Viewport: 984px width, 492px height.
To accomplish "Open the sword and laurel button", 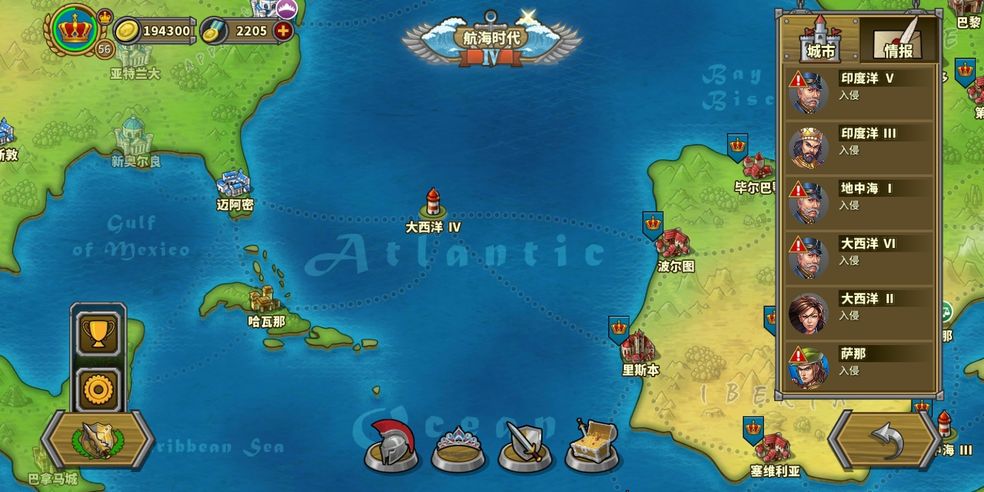I will tap(97, 439).
